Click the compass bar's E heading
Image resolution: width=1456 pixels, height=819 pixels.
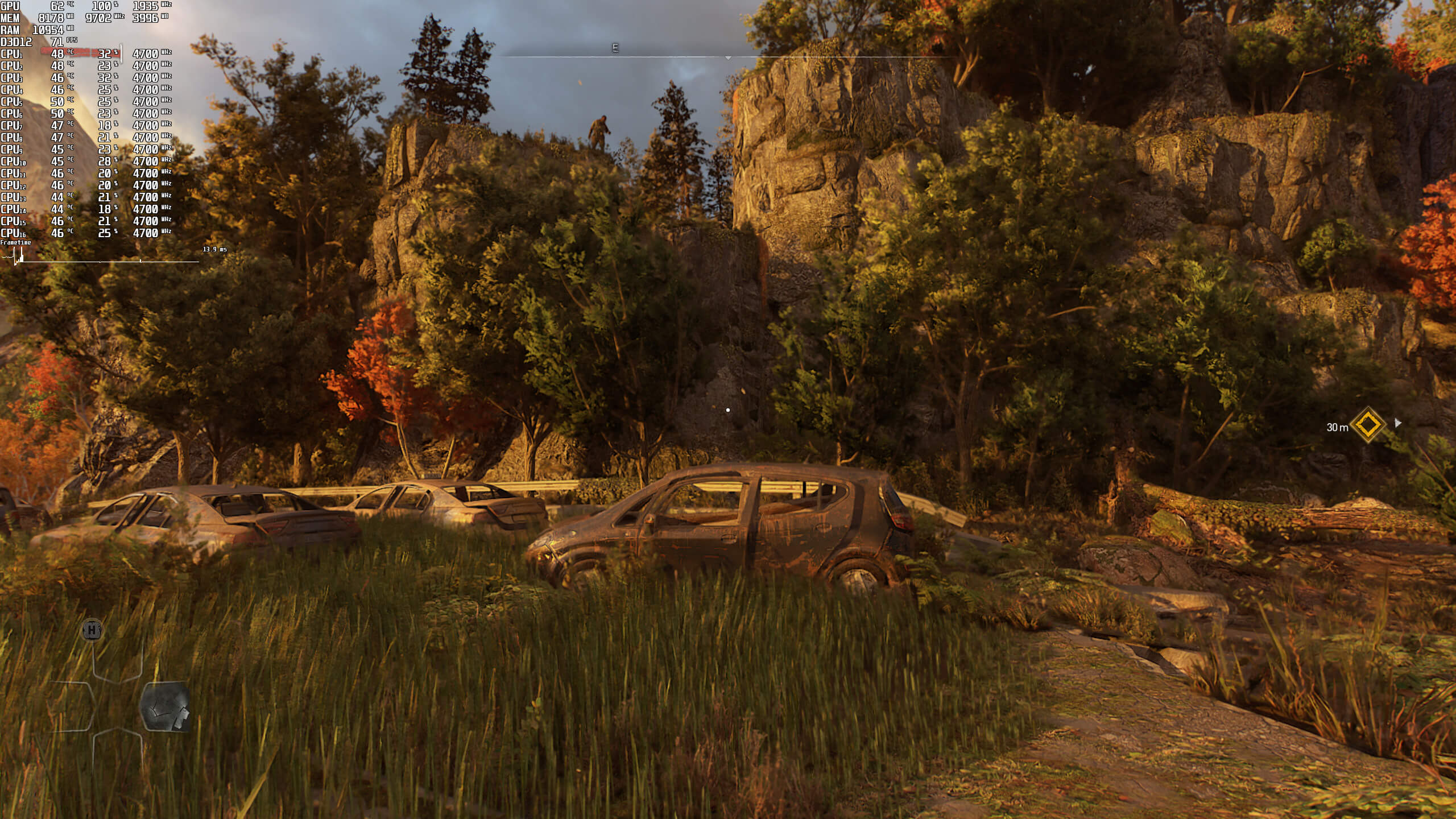pos(615,48)
